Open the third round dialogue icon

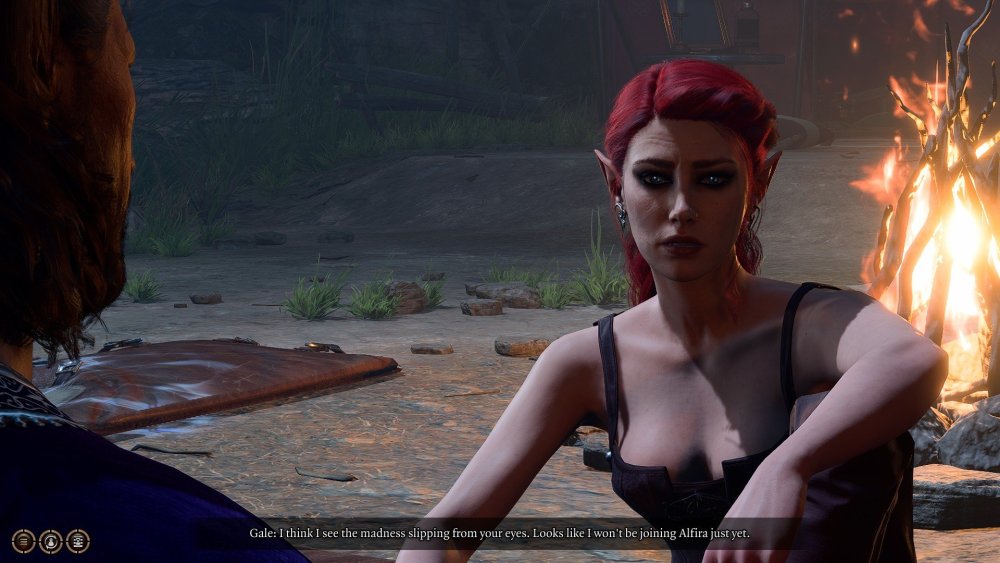click(78, 541)
